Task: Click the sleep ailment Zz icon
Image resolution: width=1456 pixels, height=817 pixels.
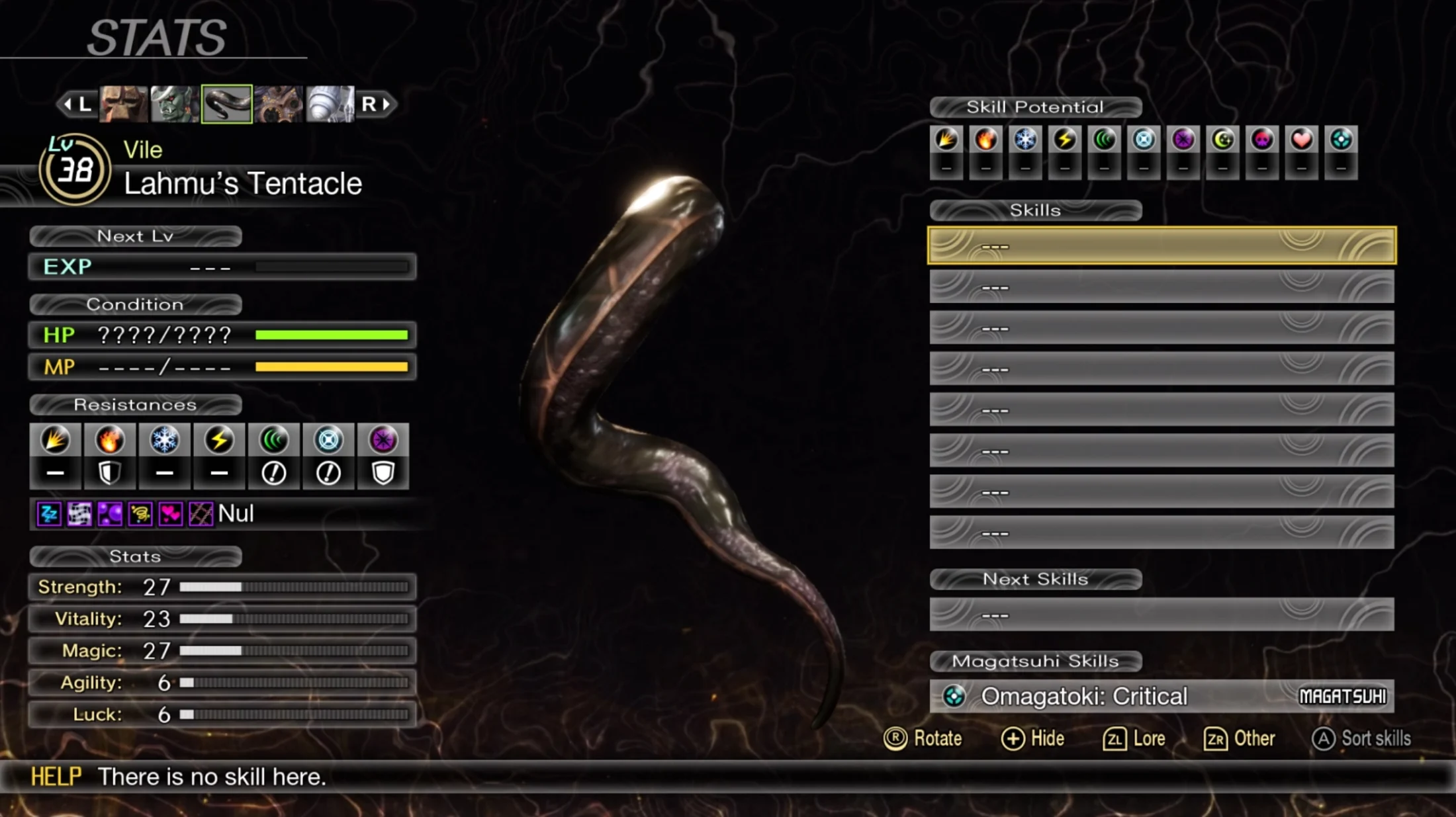Action: tap(49, 514)
